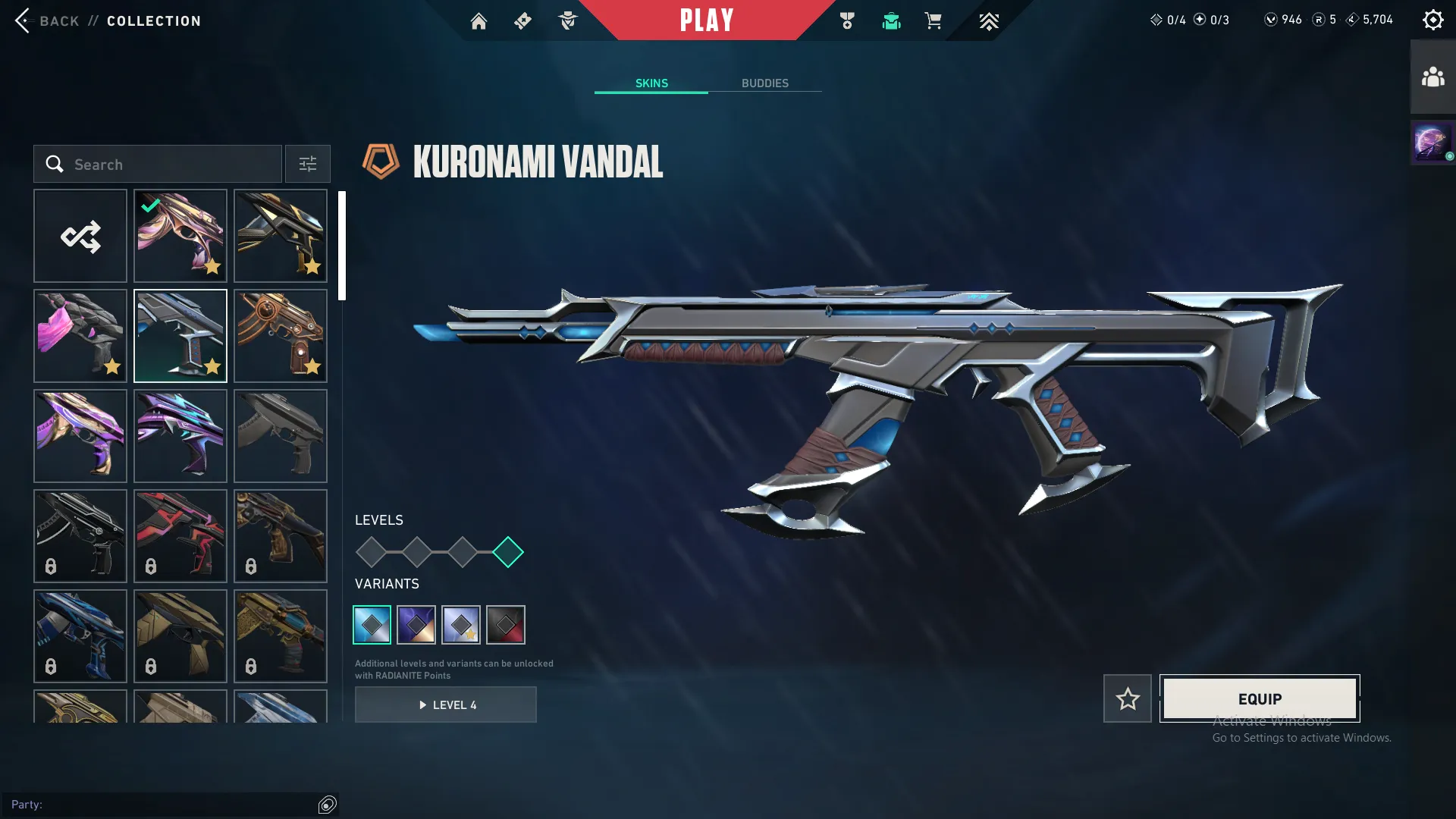Switch to the BUDDIES tab

(765, 83)
